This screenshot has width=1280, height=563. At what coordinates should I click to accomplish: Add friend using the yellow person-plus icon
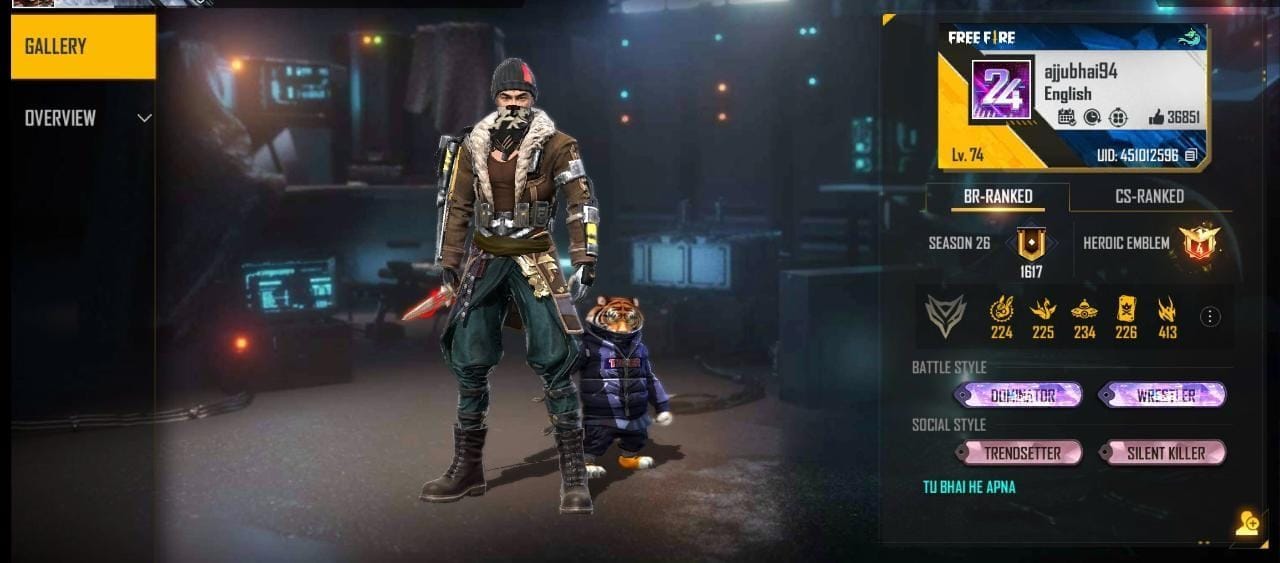(x=1246, y=523)
